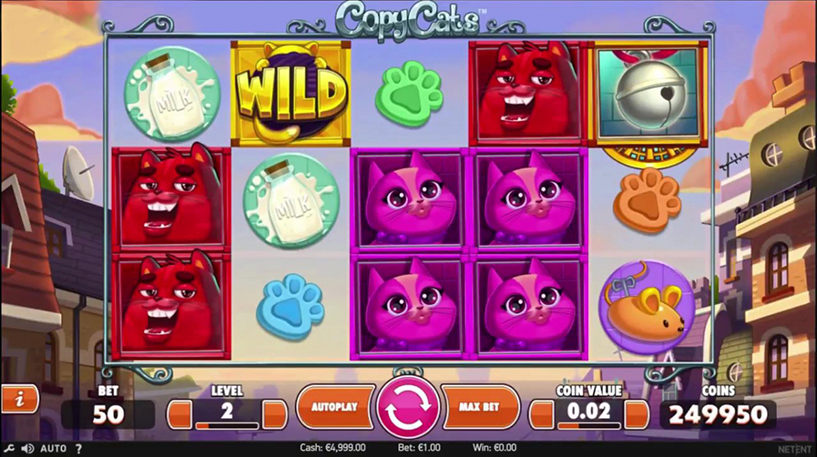Screen dimensions: 817x457
Task: Increase the bet level
Action: coord(274,414)
